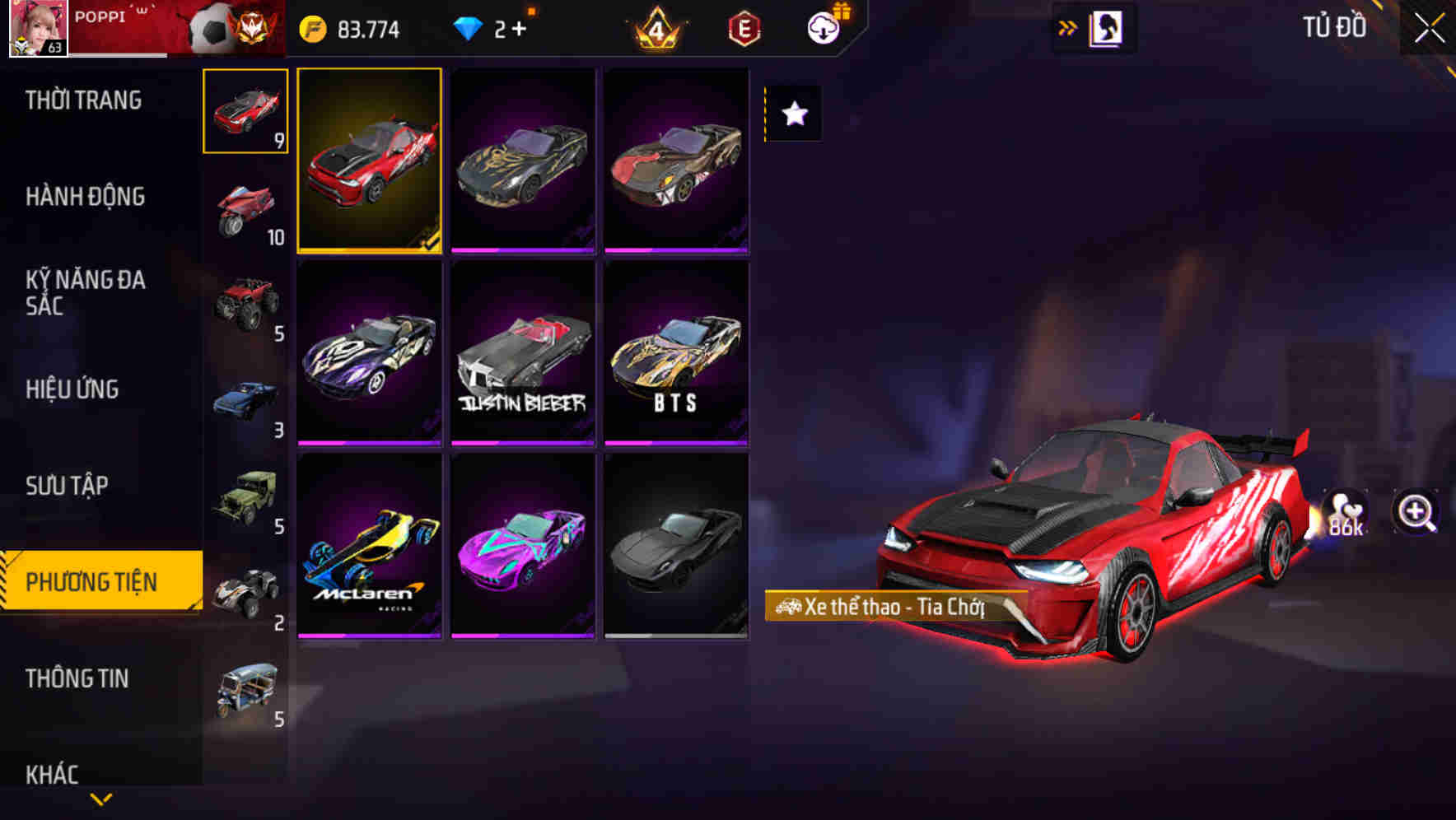Viewport: 1456px width, 820px height.
Task: Click the blue diamond currency icon
Action: (x=469, y=30)
